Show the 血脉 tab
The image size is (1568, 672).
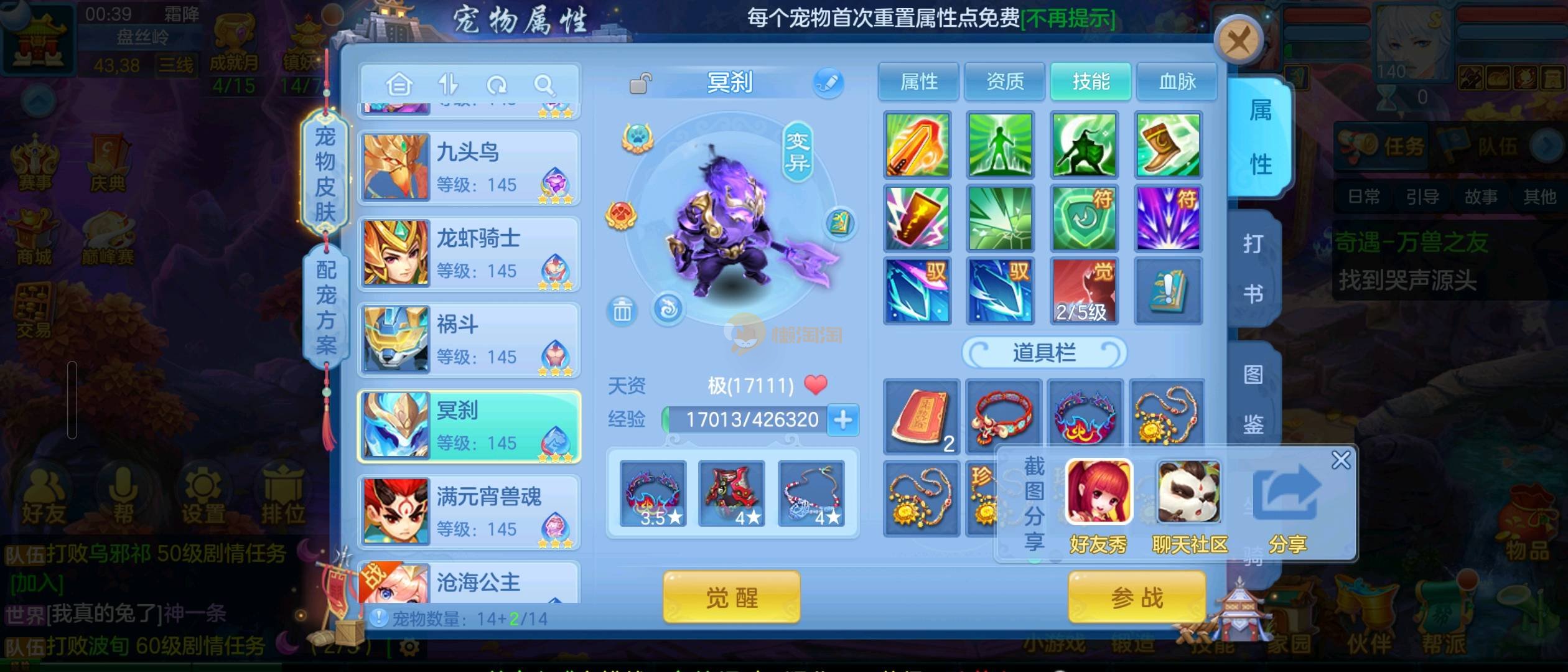pos(1177,82)
